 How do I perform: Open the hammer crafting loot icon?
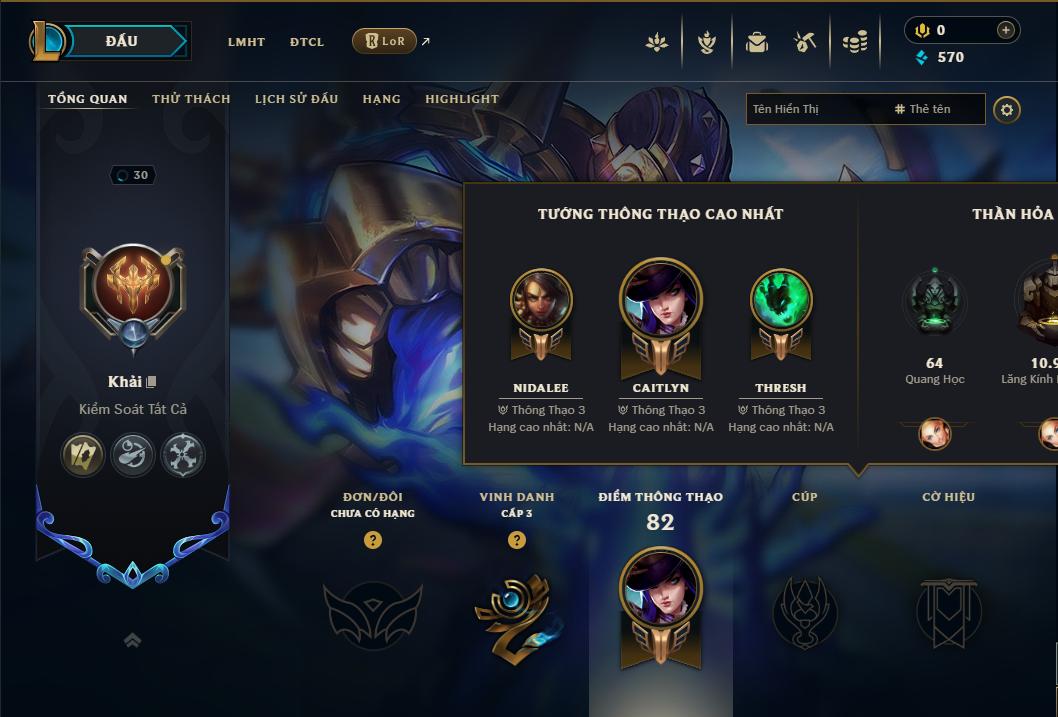pos(805,42)
